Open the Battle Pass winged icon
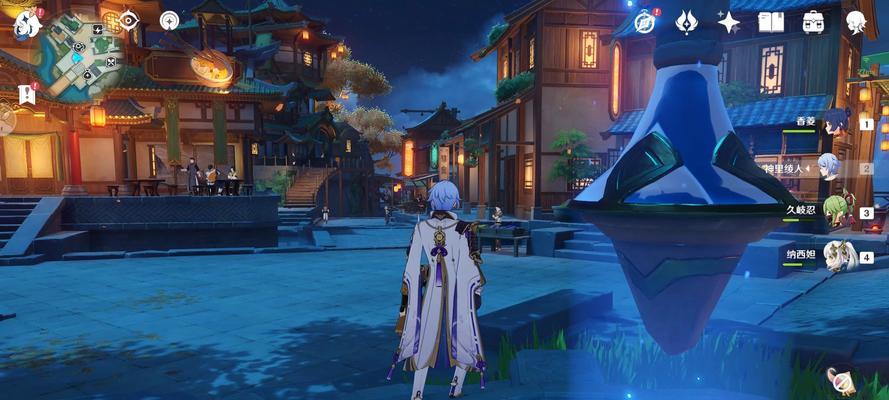889x400 pixels. [x=686, y=21]
